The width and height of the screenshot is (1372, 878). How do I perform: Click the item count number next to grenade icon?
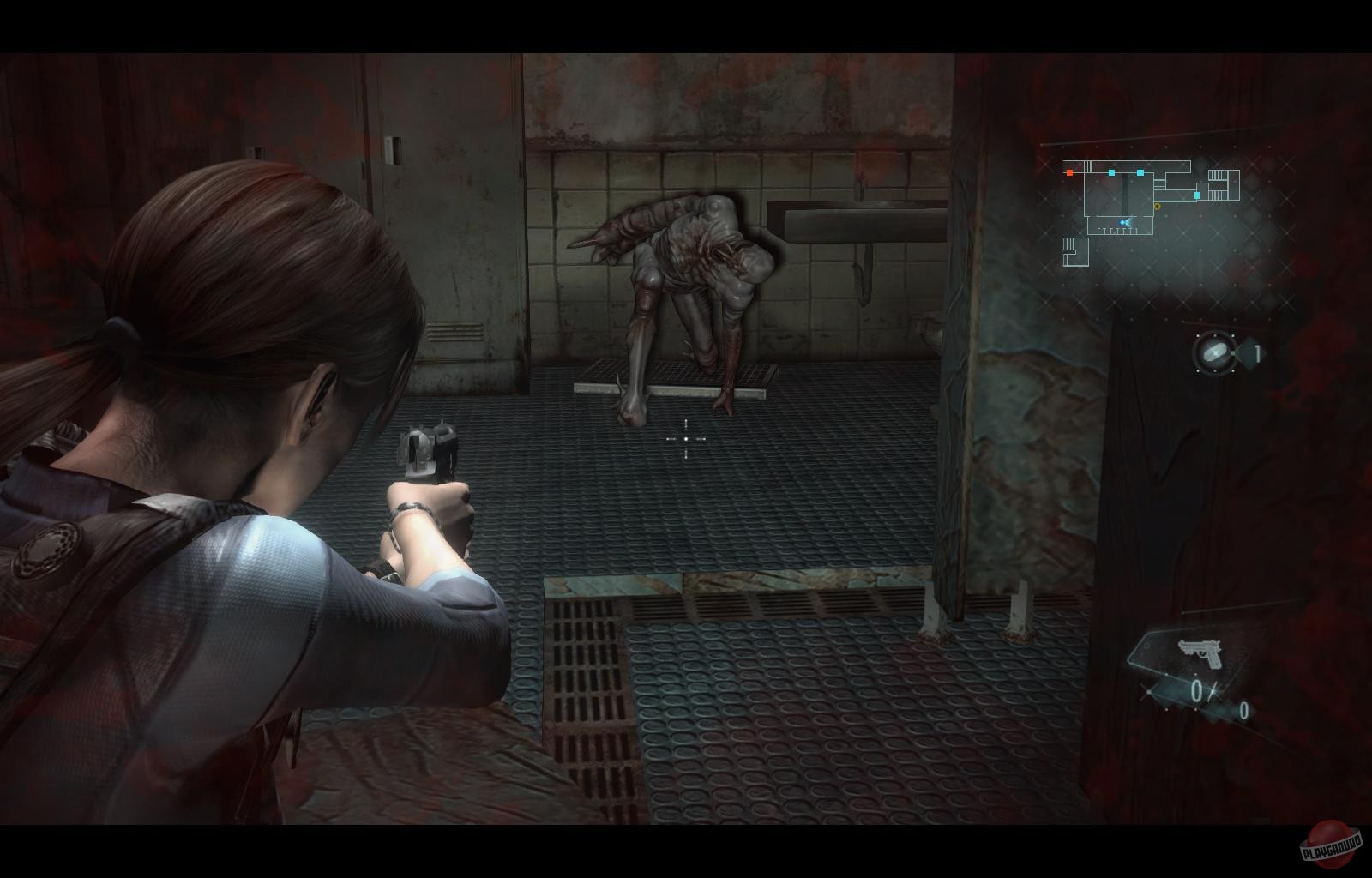pos(1255,353)
